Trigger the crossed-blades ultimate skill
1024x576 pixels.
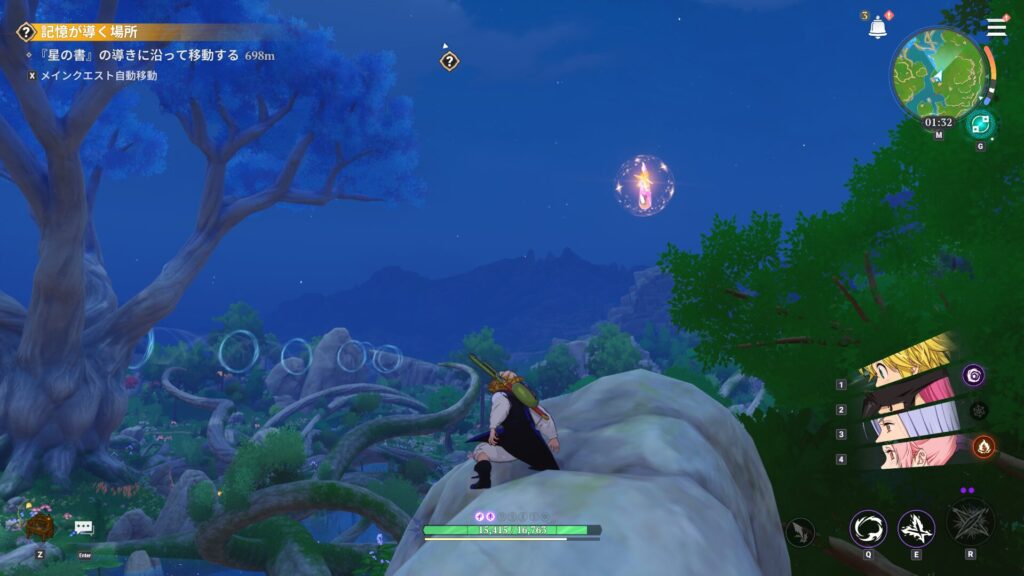click(970, 523)
